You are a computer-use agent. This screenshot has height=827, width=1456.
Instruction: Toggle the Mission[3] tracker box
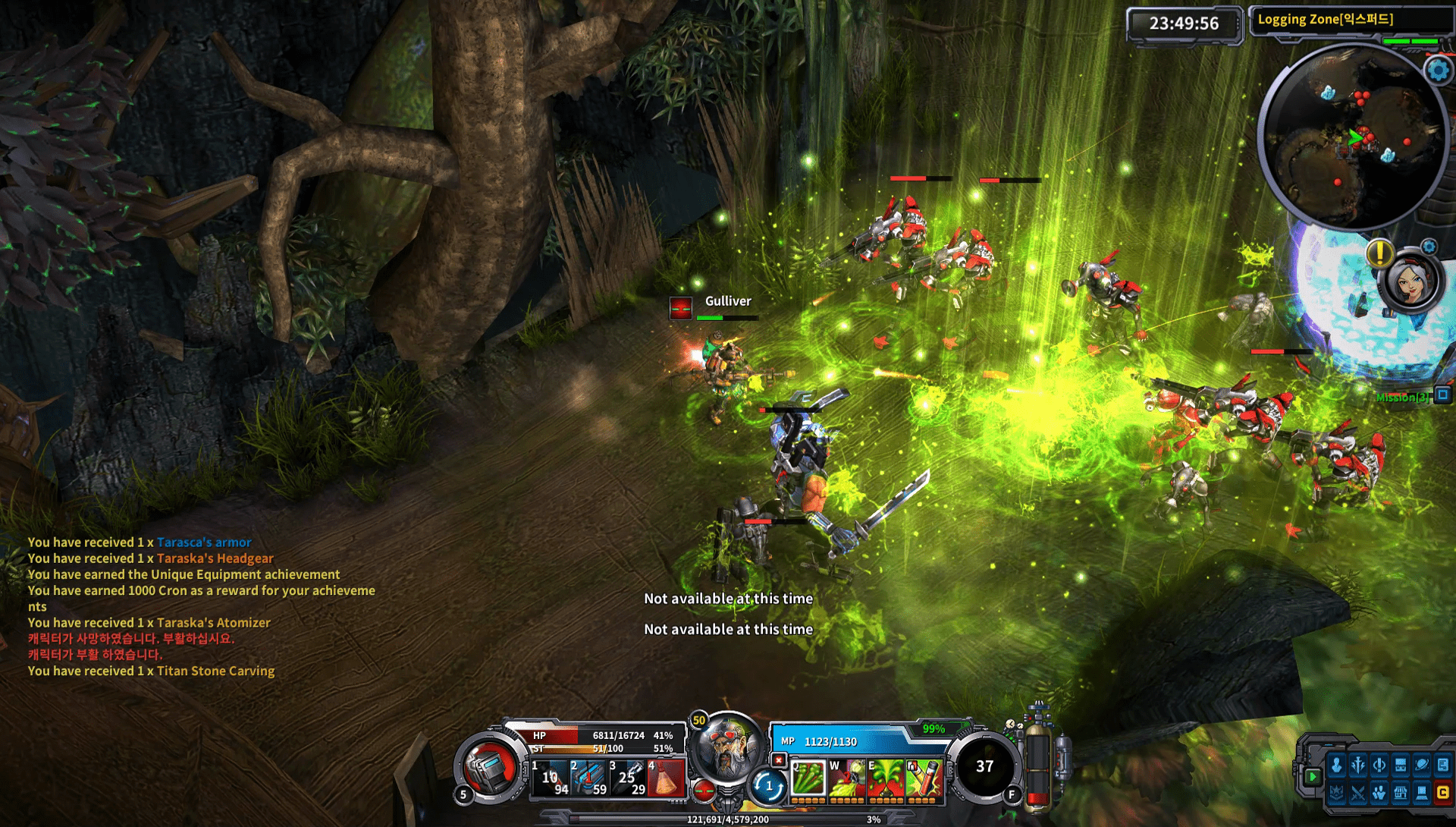click(1442, 395)
